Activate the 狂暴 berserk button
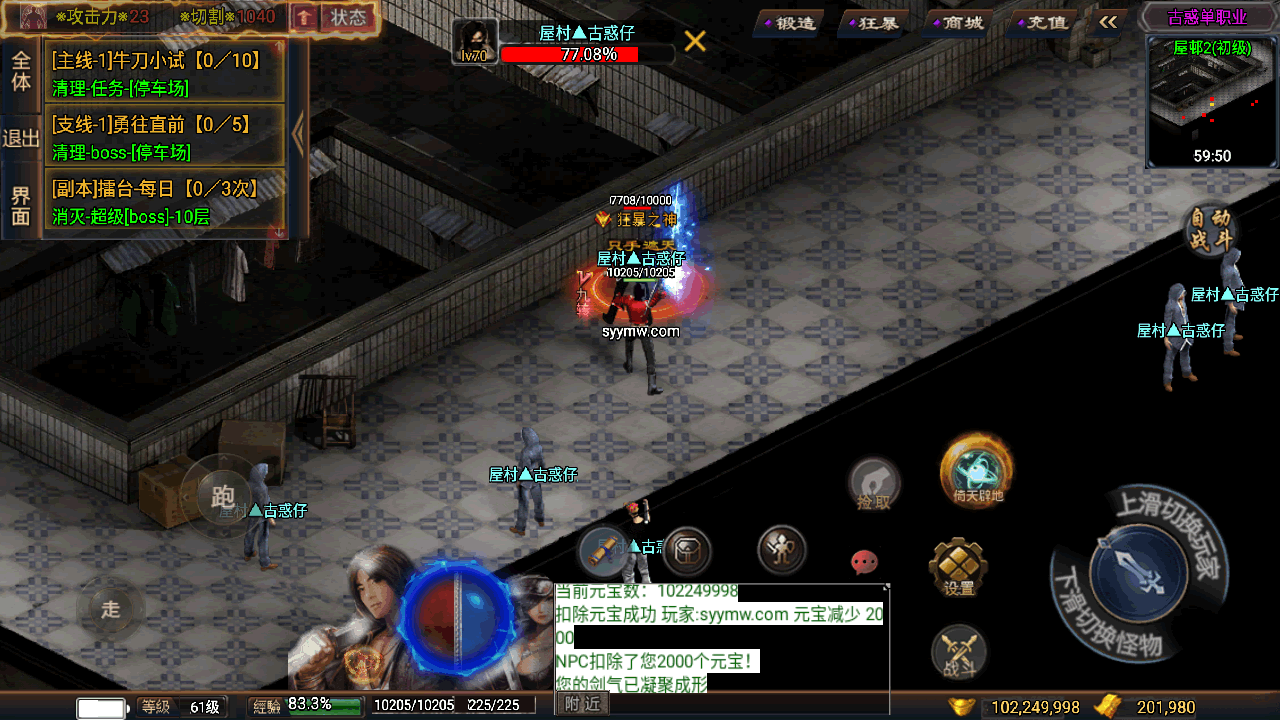The width and height of the screenshot is (1280, 720). (x=873, y=22)
